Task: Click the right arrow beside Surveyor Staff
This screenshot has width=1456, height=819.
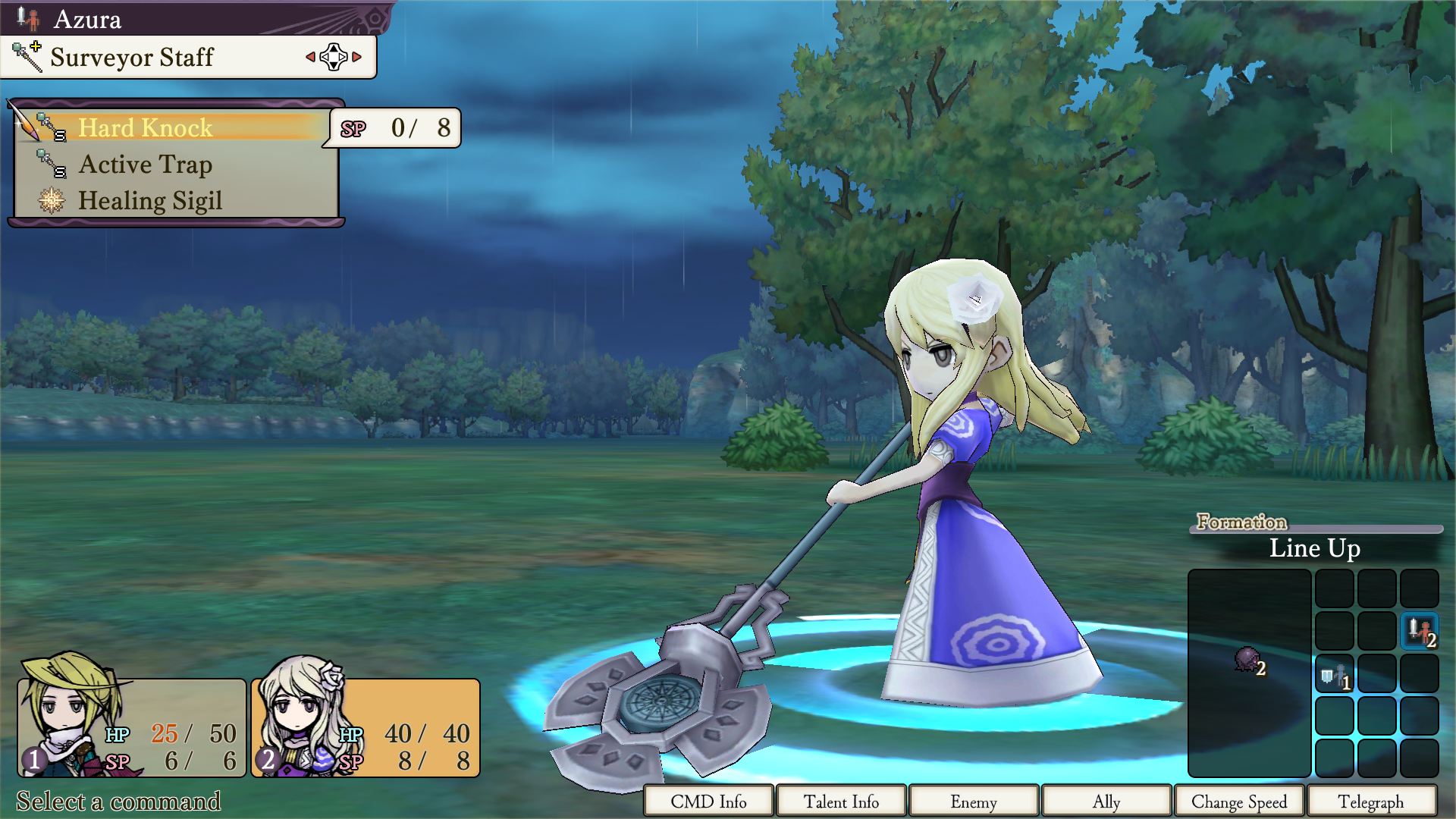Action: [x=357, y=57]
